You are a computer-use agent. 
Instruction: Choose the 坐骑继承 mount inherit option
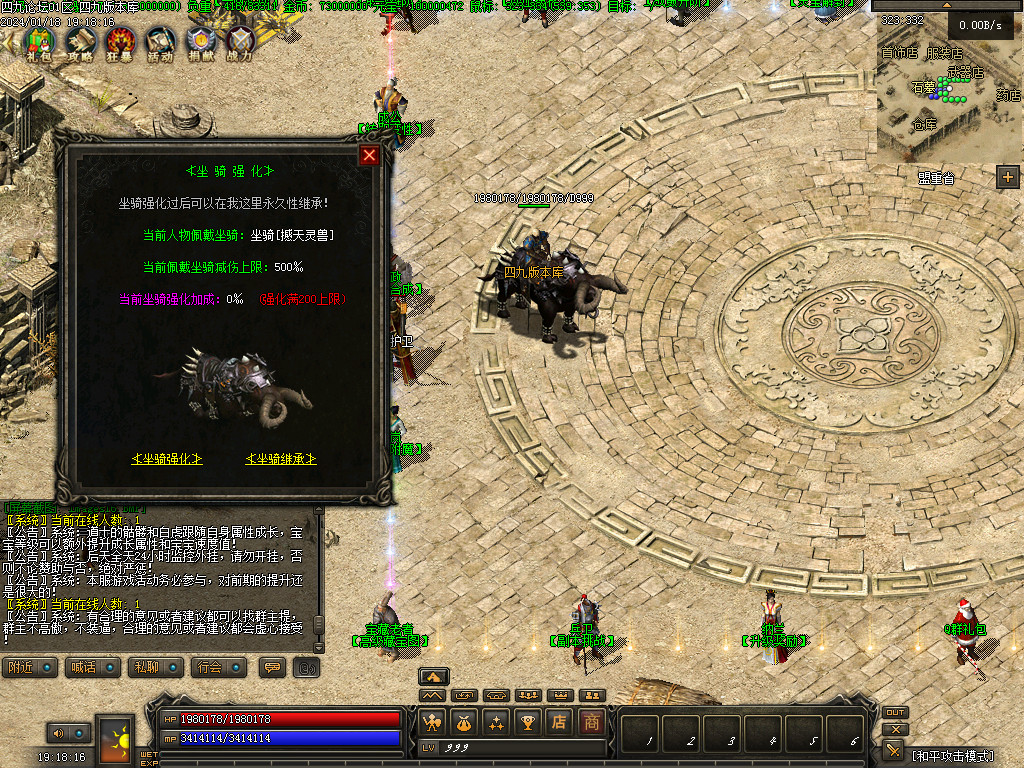coord(281,459)
